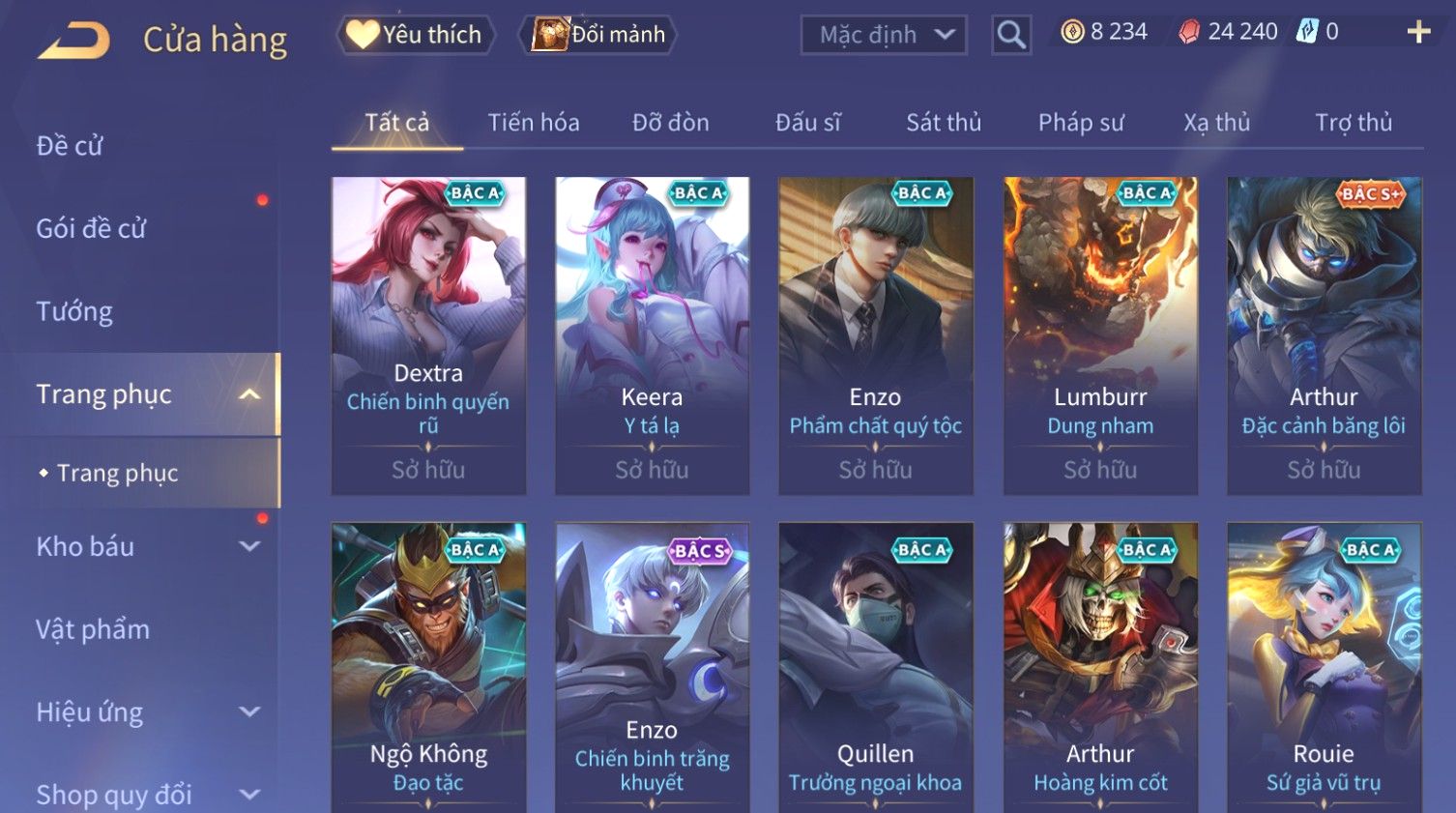The height and width of the screenshot is (813, 1456).
Task: Expand the Mặc định sort dropdown
Action: tap(884, 36)
